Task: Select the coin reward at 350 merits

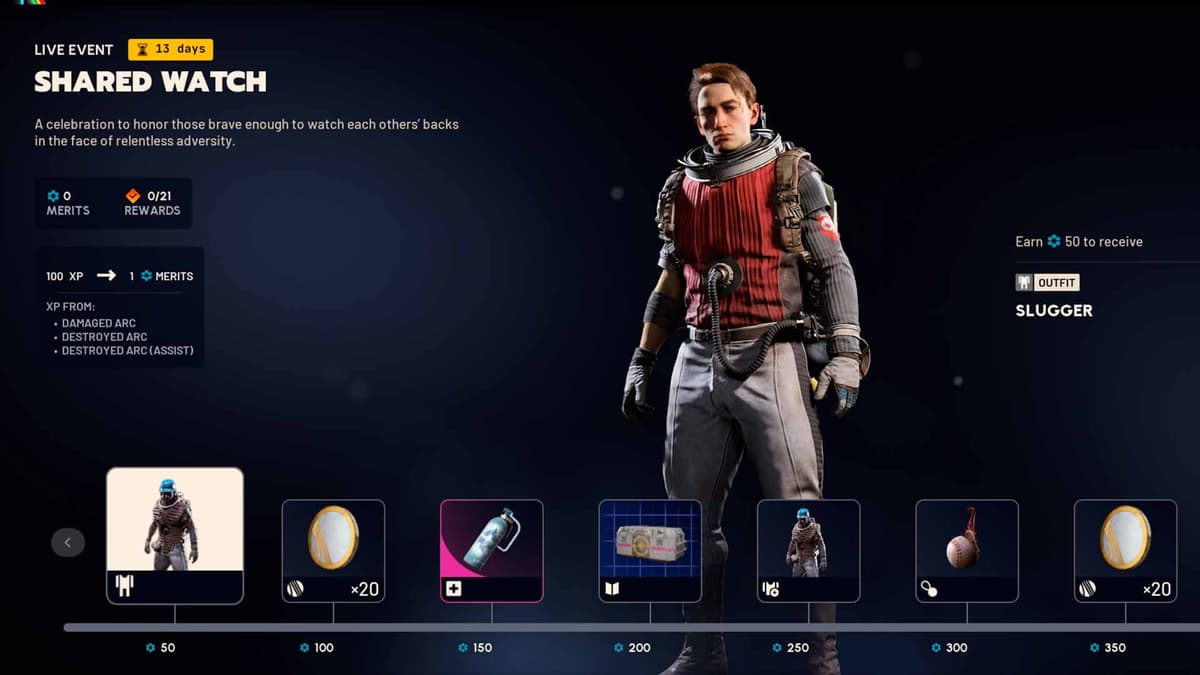Action: point(1125,550)
